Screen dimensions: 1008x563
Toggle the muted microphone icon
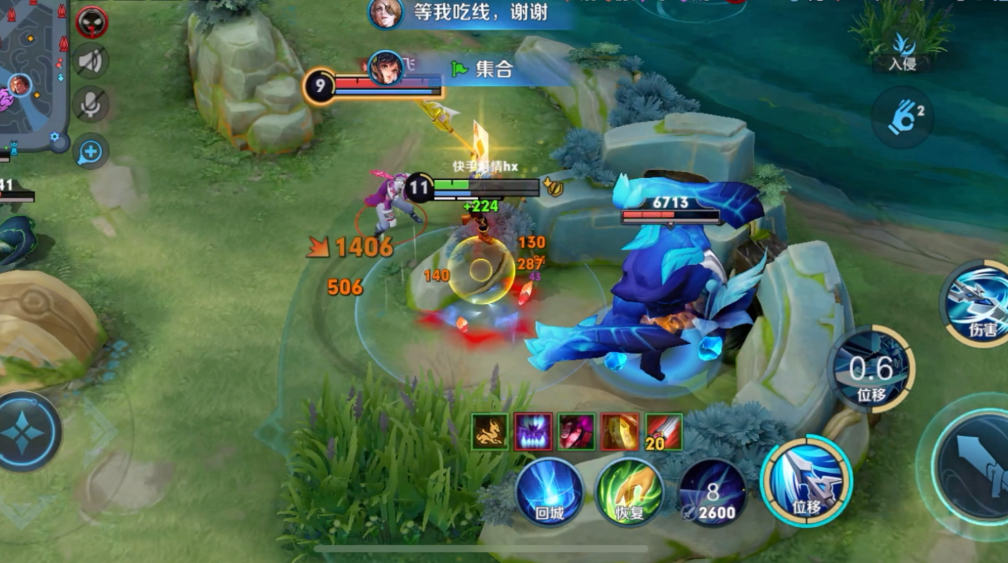(91, 105)
